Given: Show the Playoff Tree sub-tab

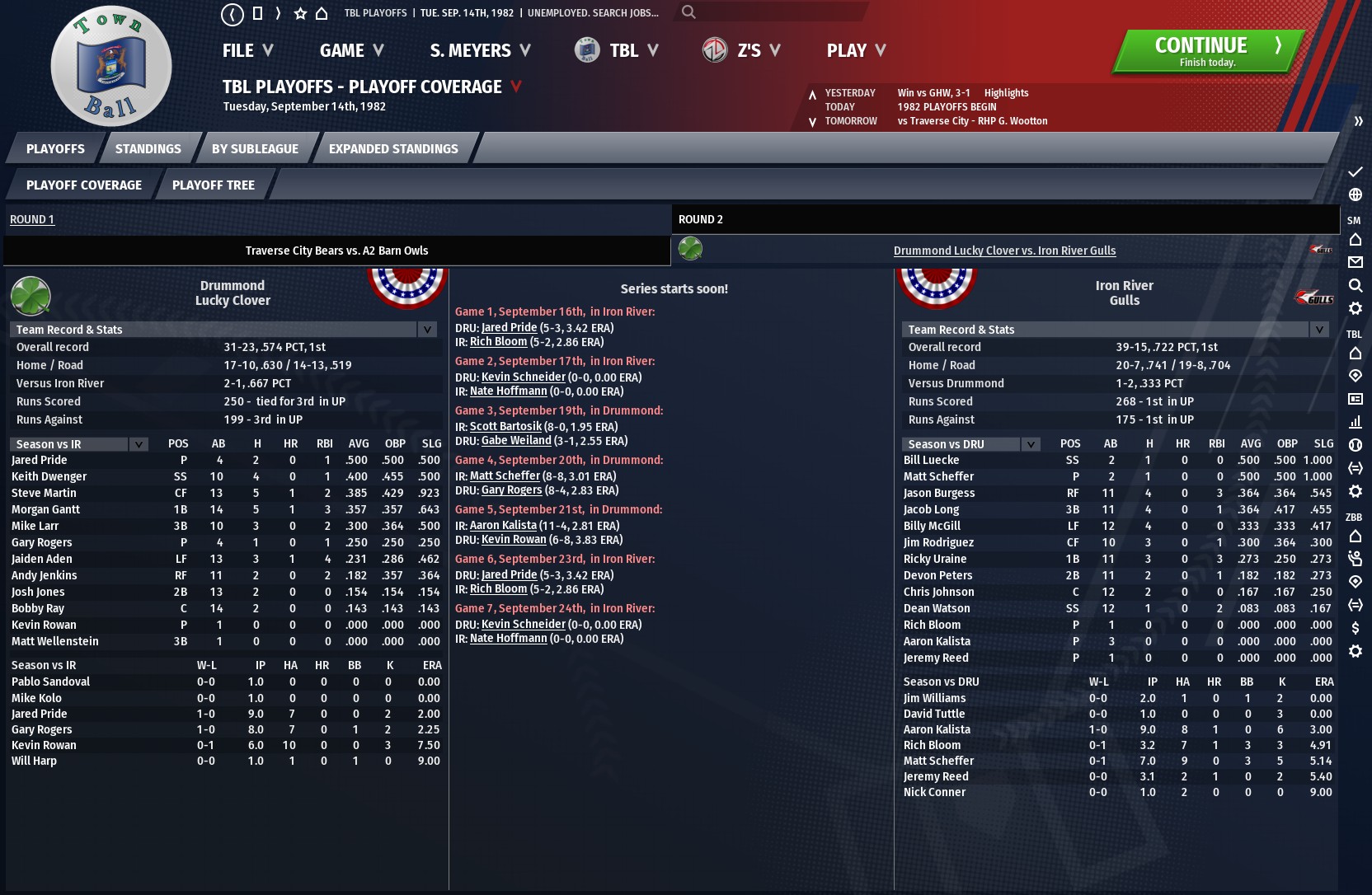Looking at the screenshot, I should [x=214, y=185].
